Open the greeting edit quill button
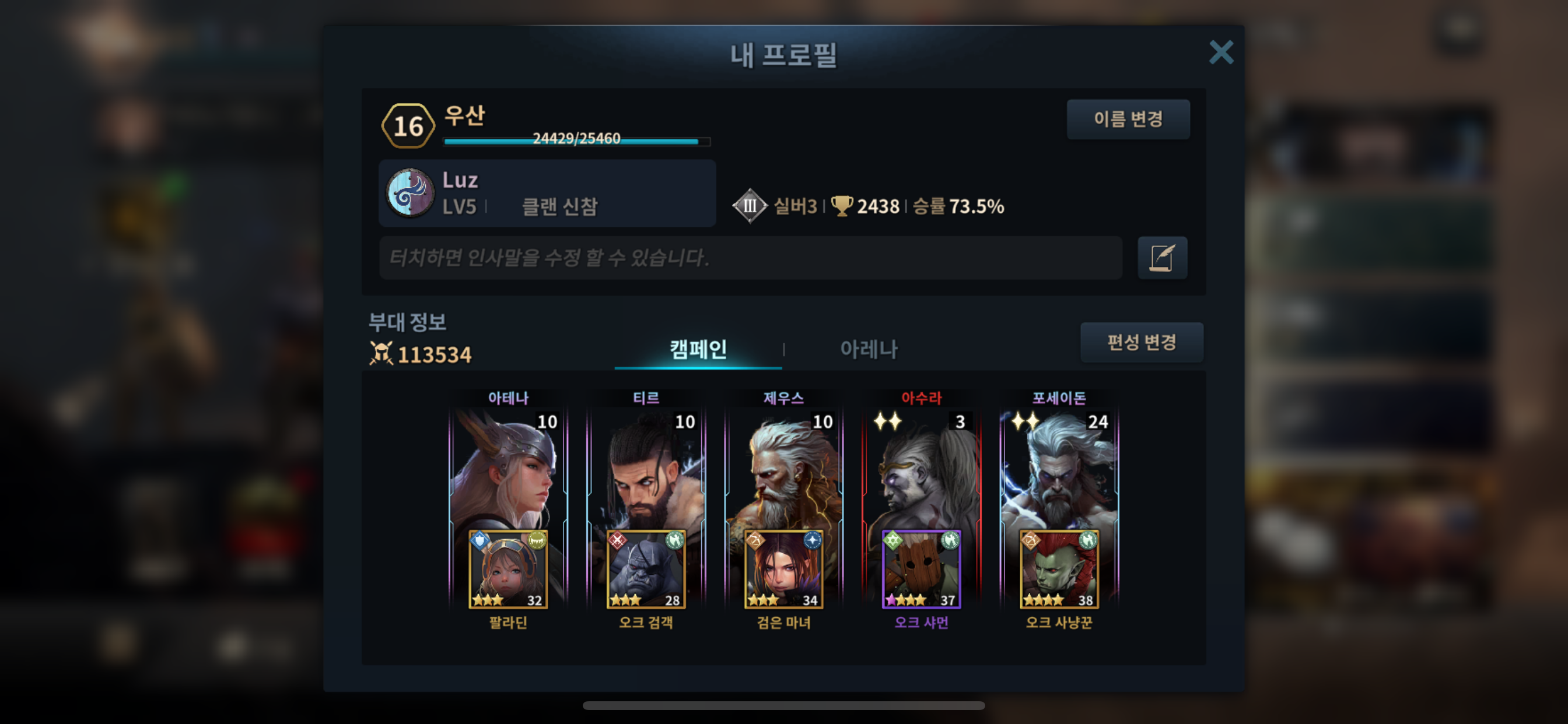 click(x=1161, y=258)
